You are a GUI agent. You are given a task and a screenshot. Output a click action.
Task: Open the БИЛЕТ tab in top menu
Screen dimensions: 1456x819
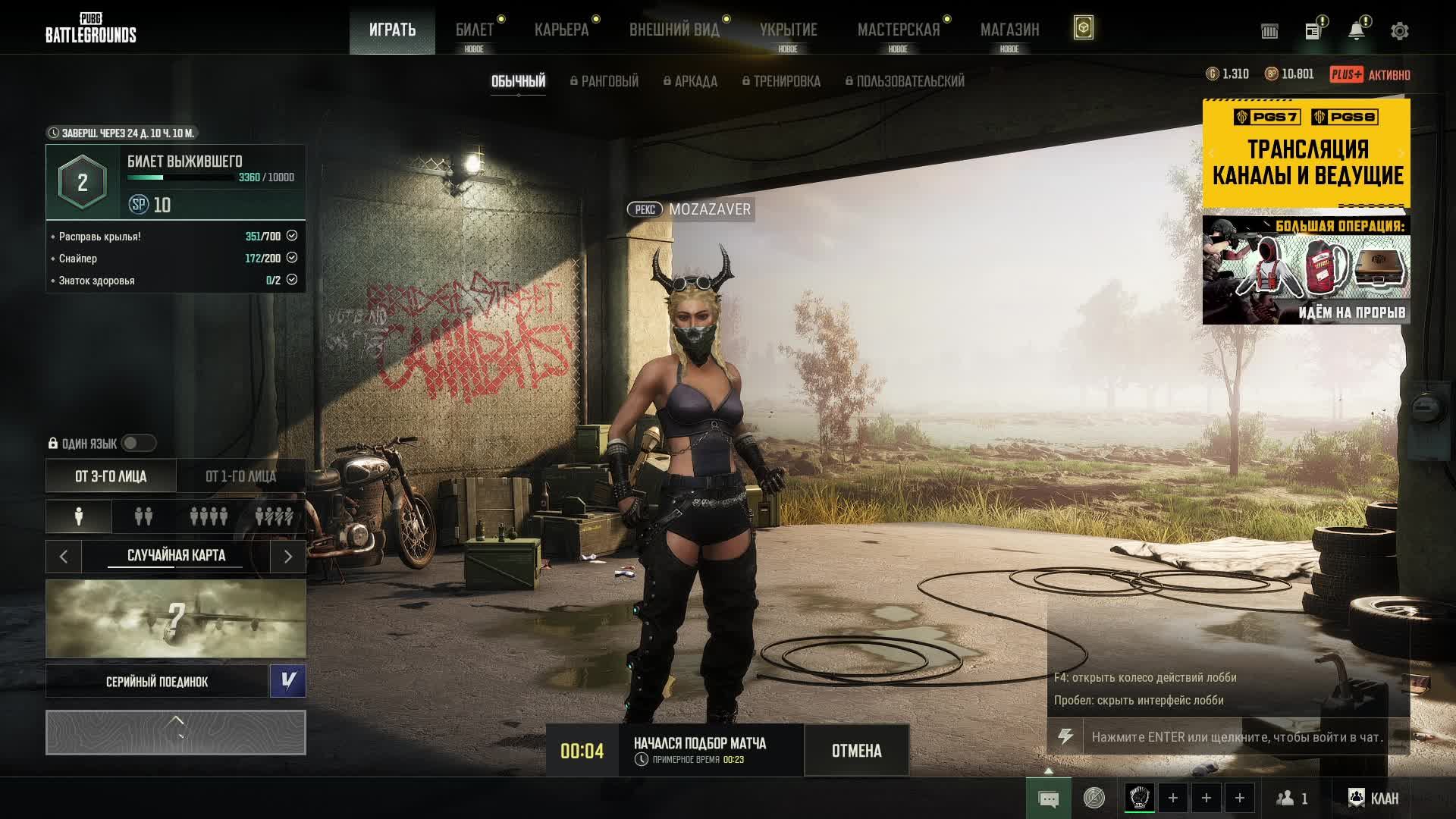pos(474,30)
